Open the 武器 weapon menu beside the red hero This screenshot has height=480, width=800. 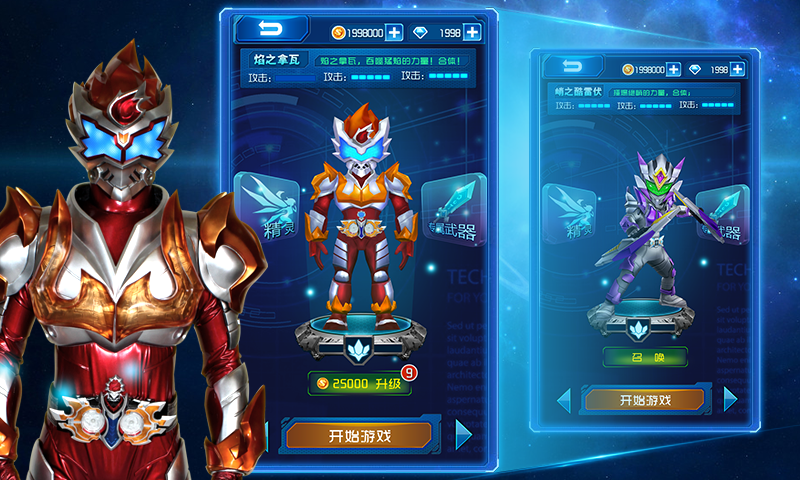tap(455, 213)
